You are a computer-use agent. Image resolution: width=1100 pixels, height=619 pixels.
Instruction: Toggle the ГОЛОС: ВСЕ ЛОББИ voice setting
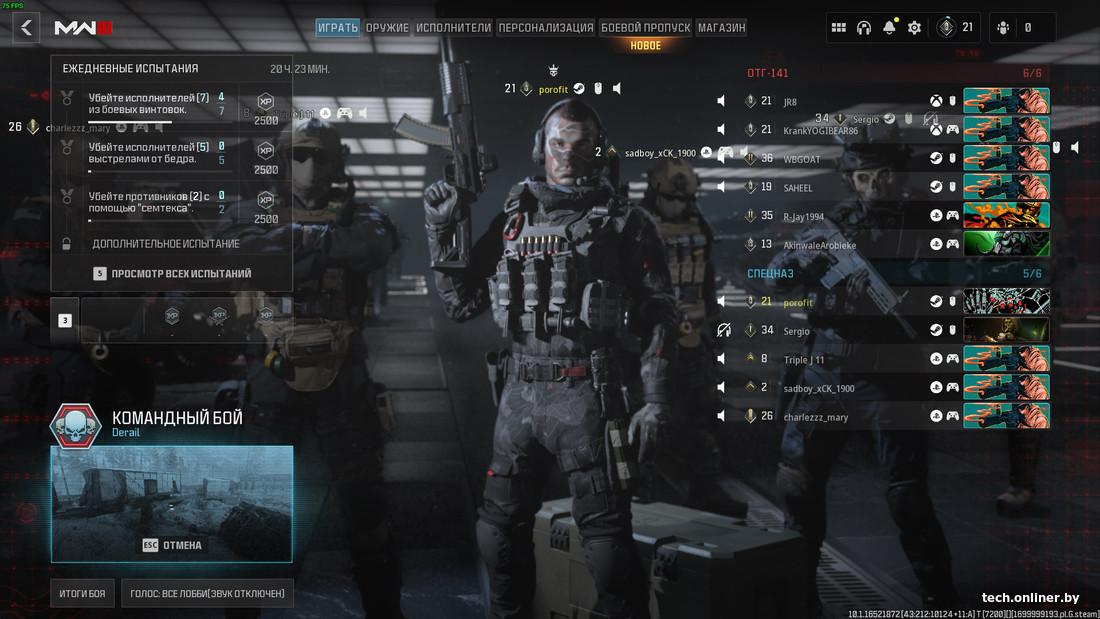click(207, 594)
